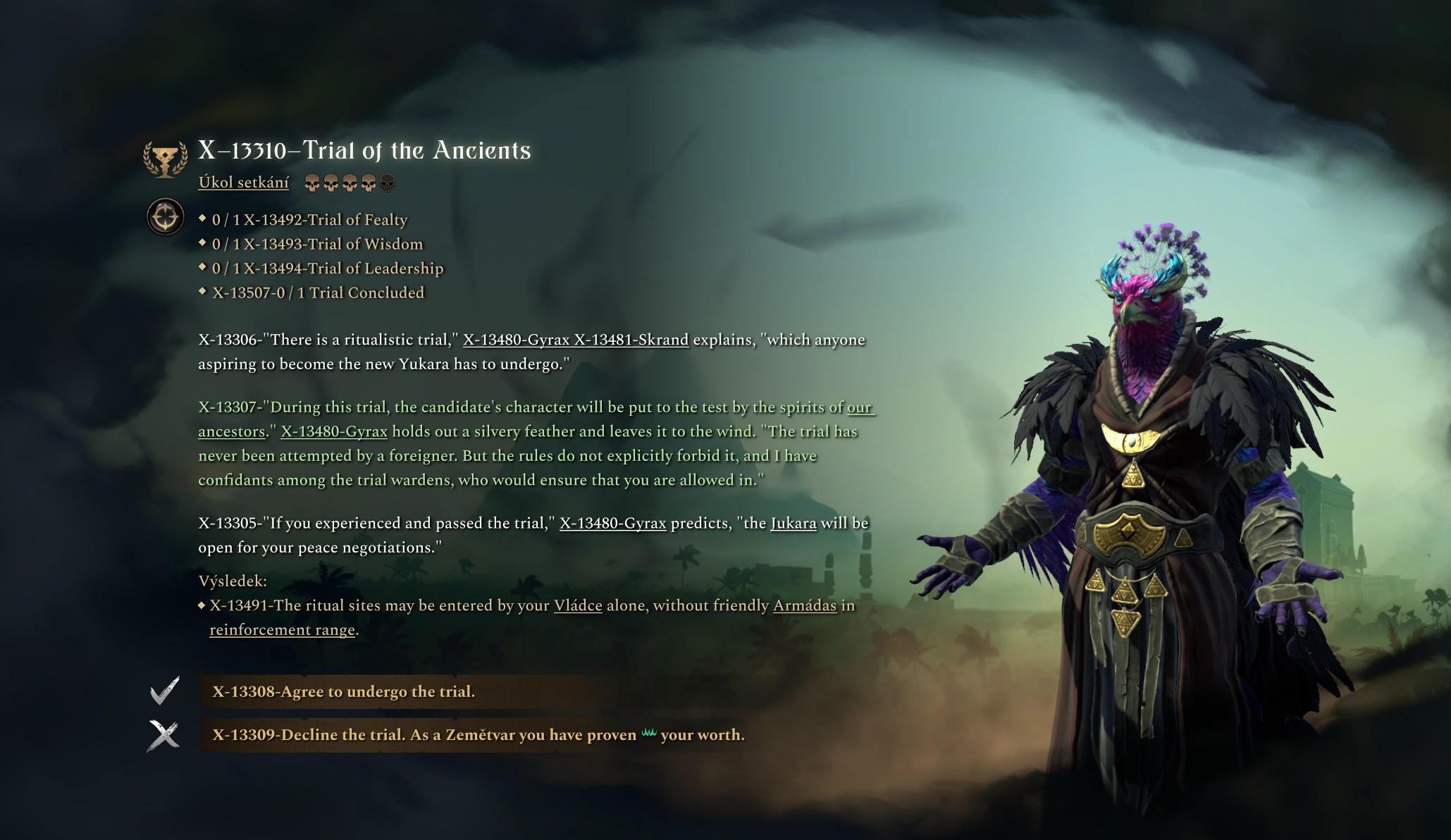This screenshot has width=1451, height=840.
Task: Open the Úkol setkání link
Action: pyautogui.click(x=243, y=183)
